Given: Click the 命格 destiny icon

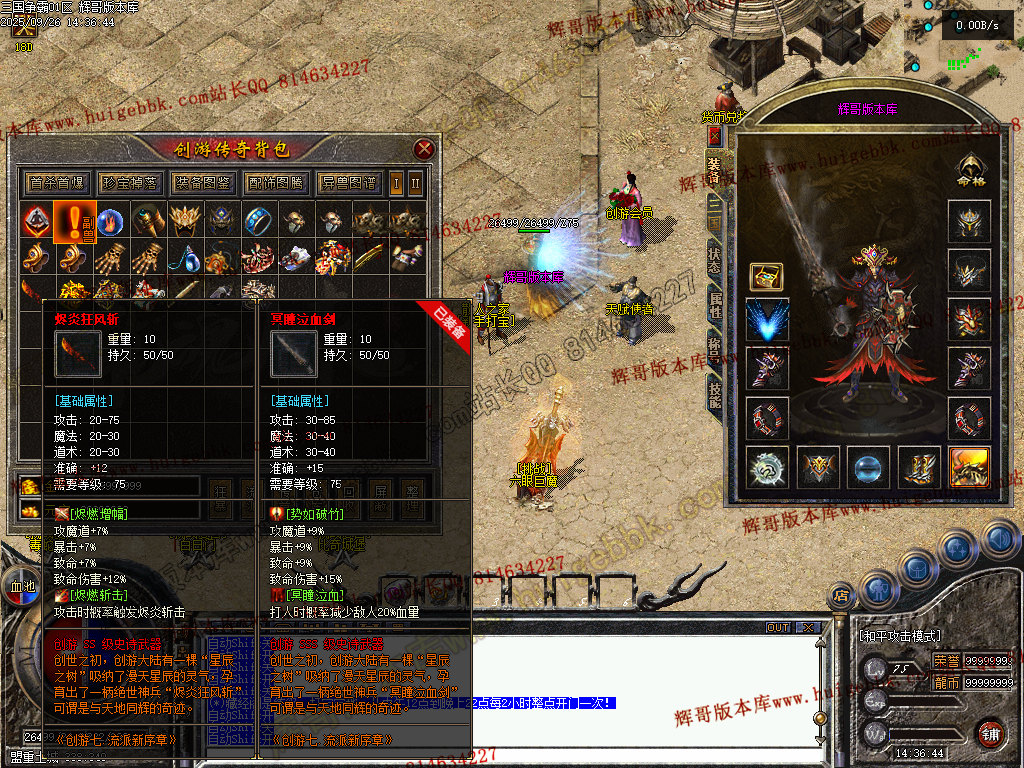Looking at the screenshot, I should point(969,171).
